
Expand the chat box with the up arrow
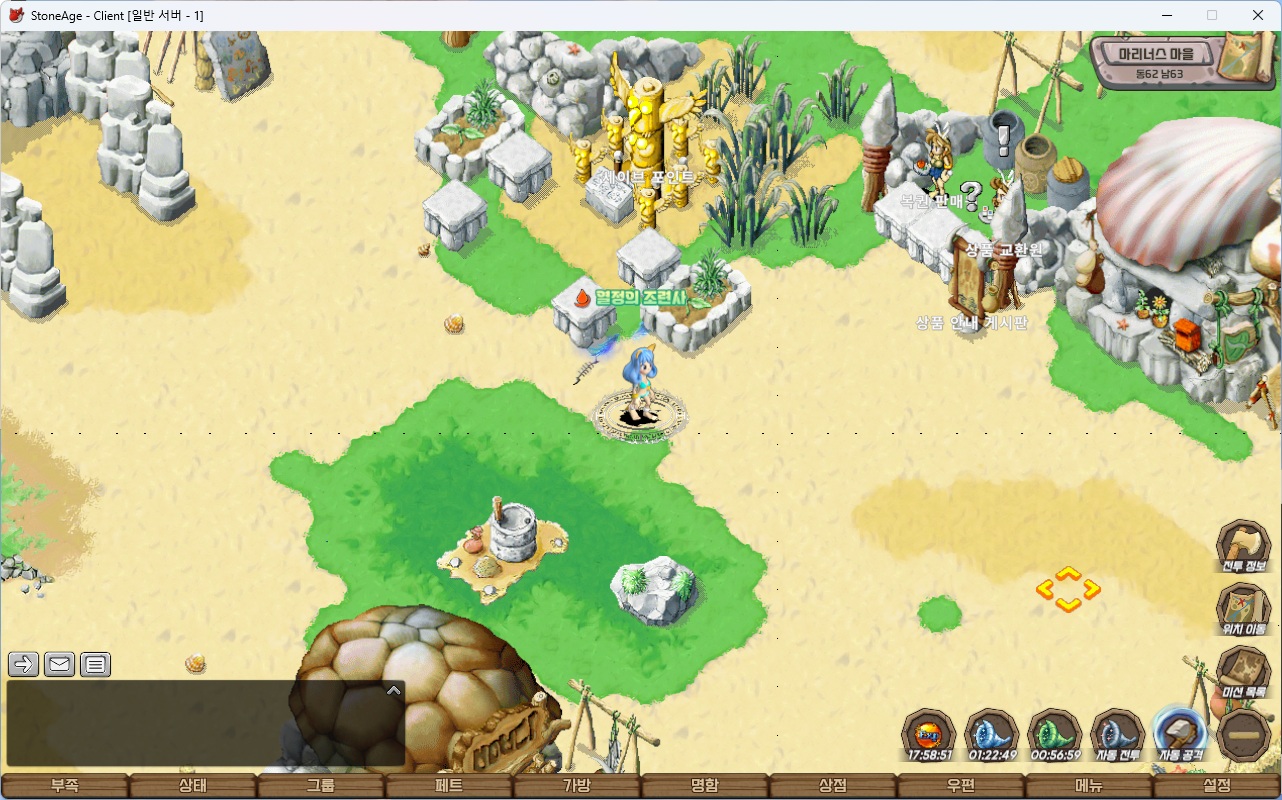tap(394, 690)
